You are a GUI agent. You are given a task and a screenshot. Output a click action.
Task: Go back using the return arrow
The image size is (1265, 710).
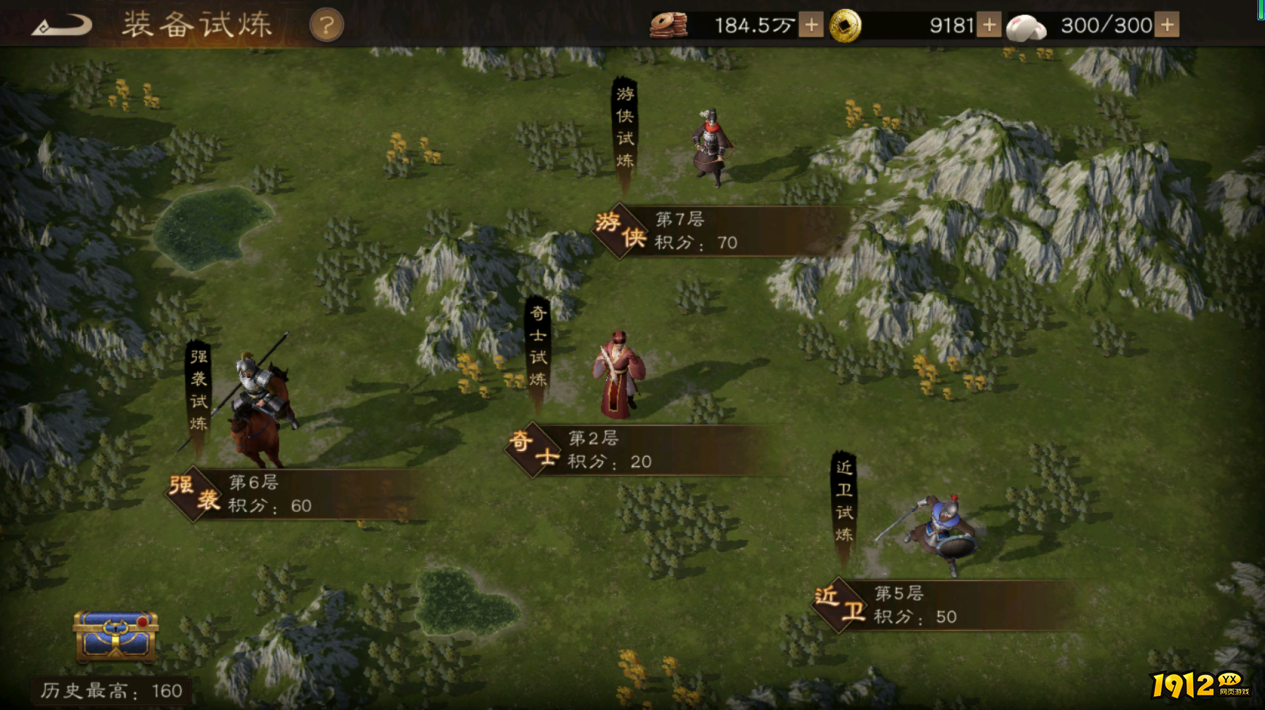pos(61,25)
